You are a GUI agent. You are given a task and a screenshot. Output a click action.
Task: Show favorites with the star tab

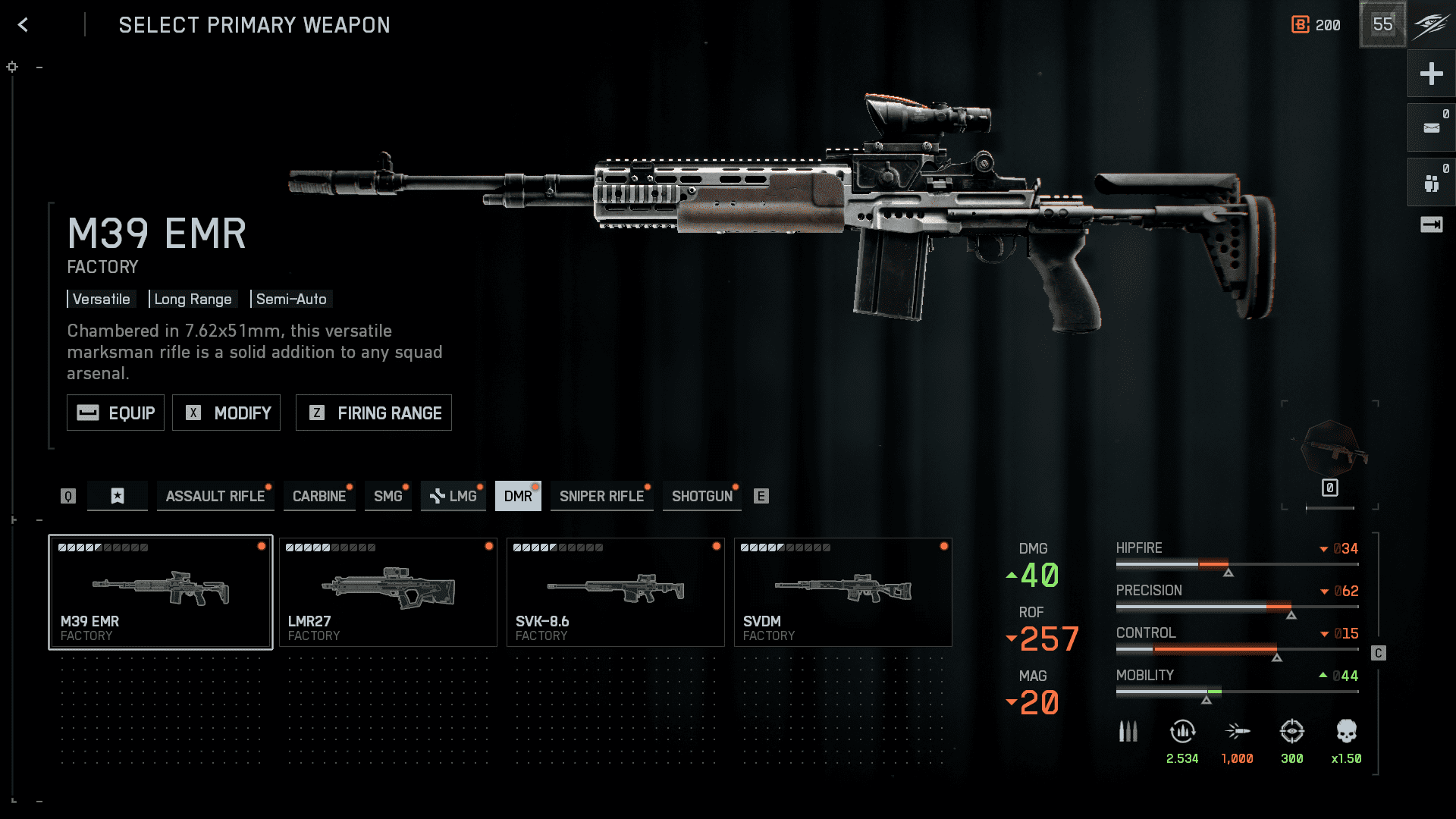coord(118,496)
